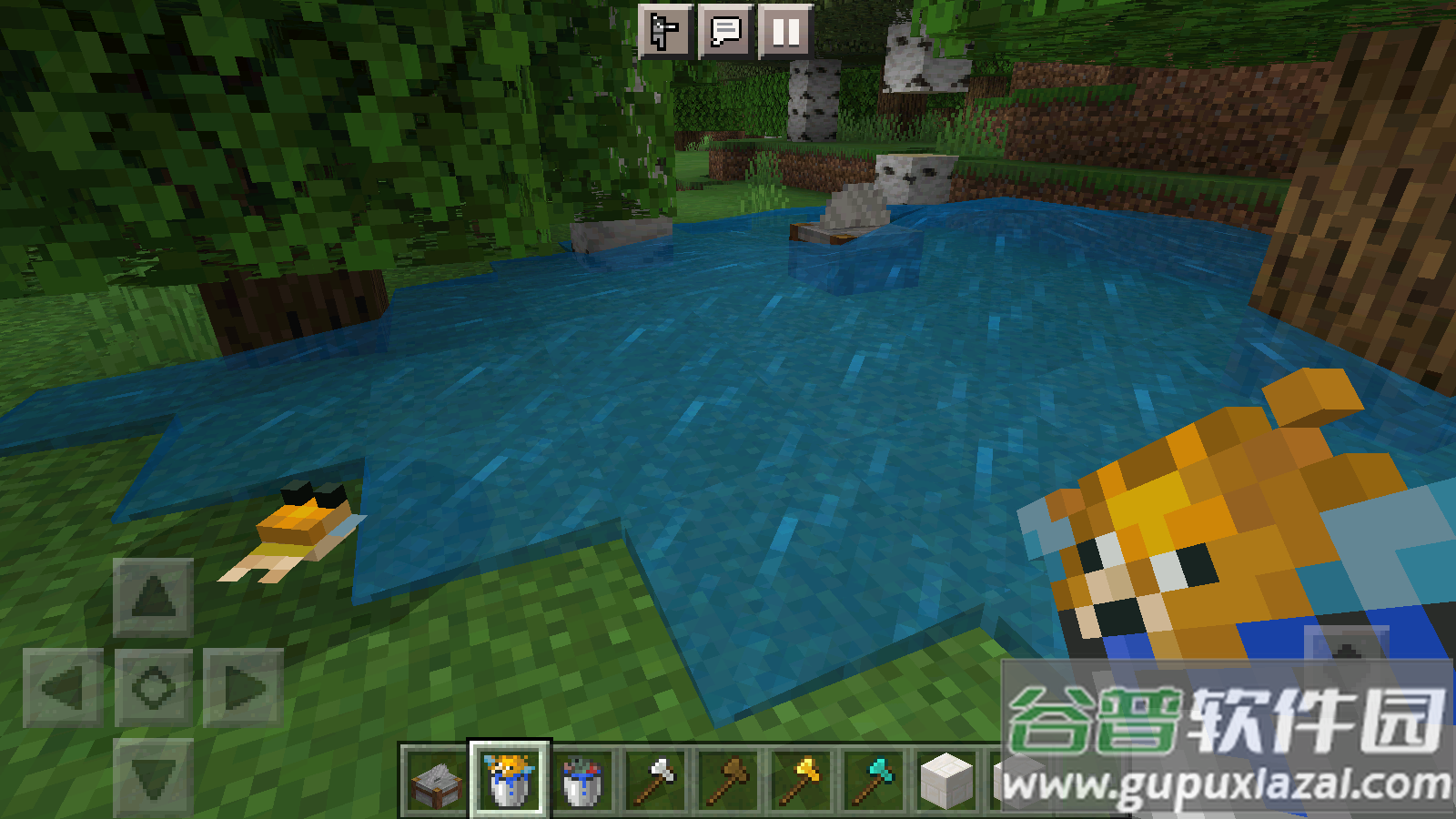
Task: Toggle sneak with the diamond center button
Action: tap(153, 688)
